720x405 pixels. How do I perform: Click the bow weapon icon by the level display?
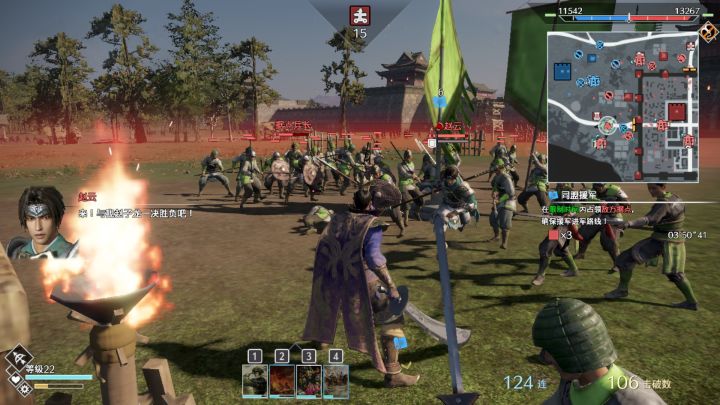tap(20, 360)
